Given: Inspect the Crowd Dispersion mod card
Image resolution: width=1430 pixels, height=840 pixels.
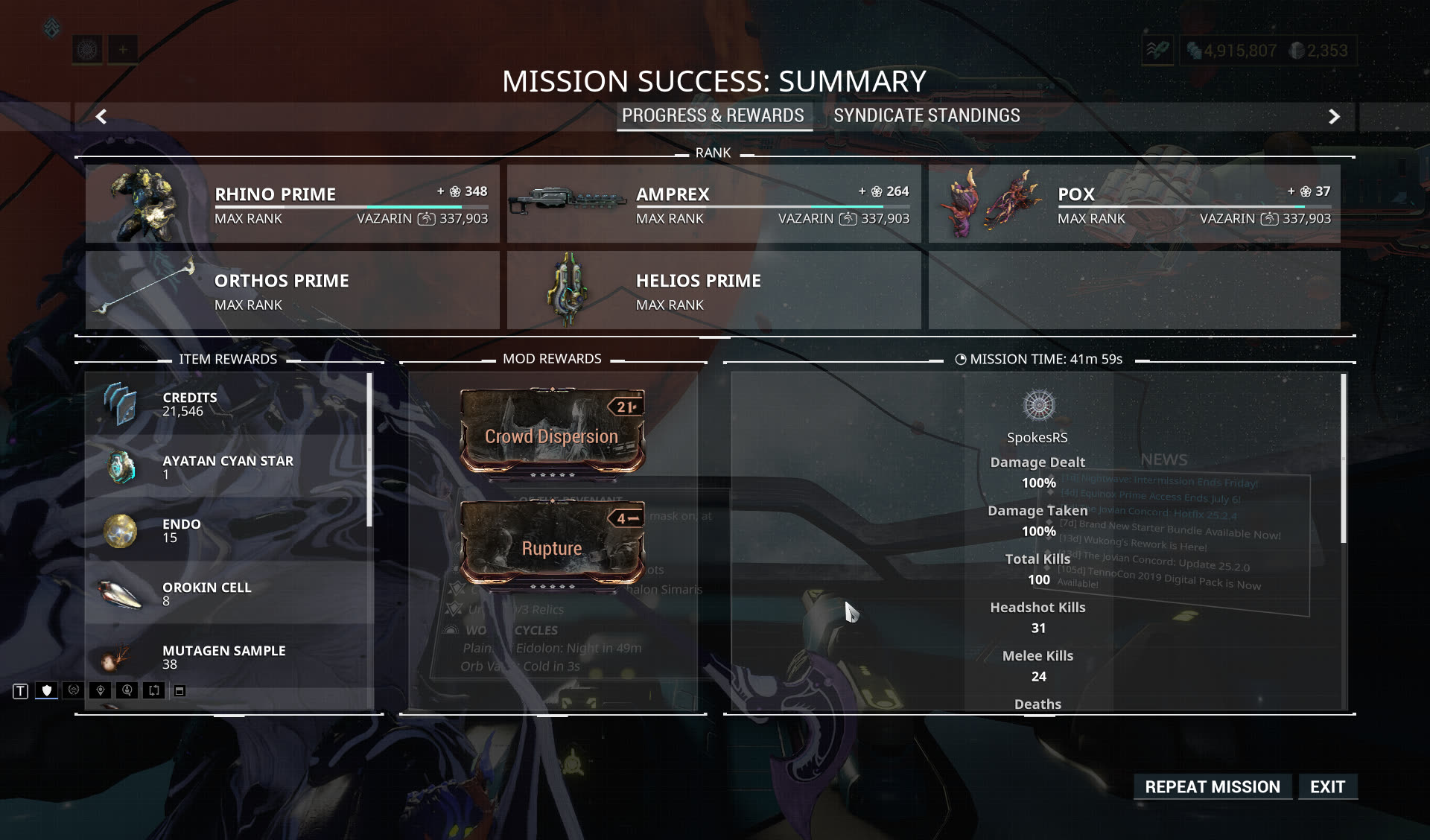Looking at the screenshot, I should pyautogui.click(x=552, y=432).
